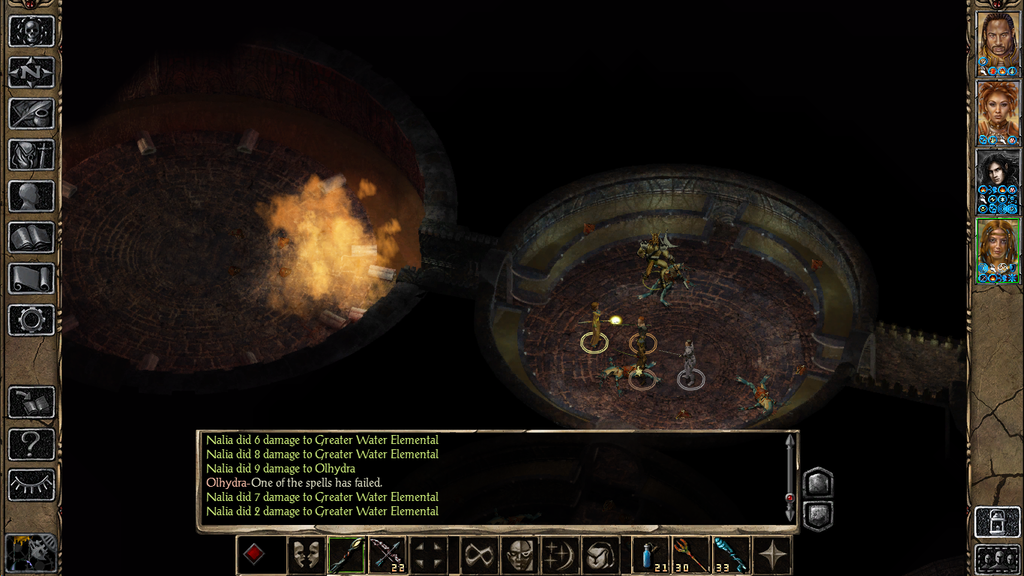Open the inventory screen from the sidebar
This screenshot has width=1024, height=576.
click(x=31, y=154)
